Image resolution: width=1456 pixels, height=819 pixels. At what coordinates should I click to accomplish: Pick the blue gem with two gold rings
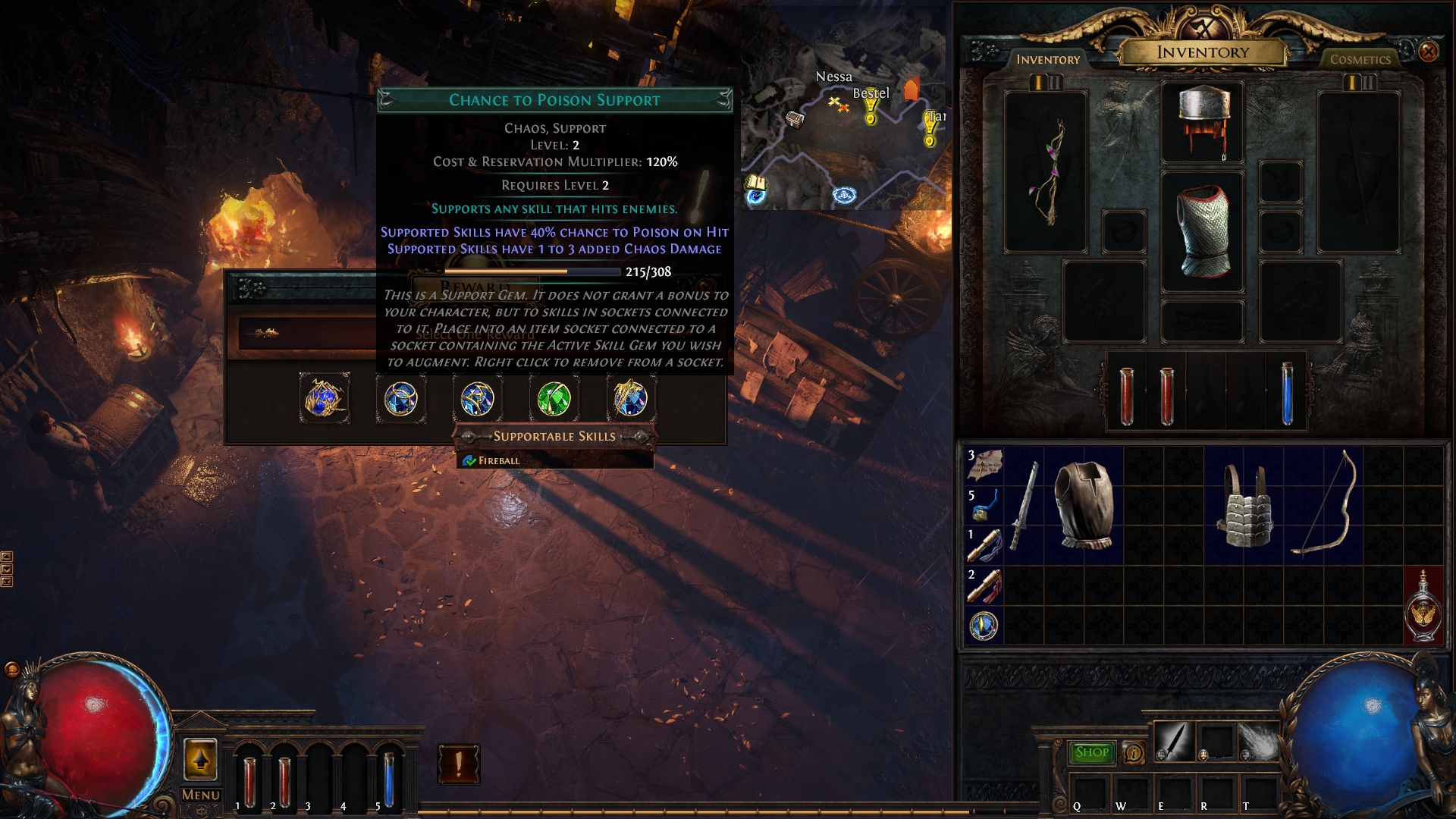[400, 399]
